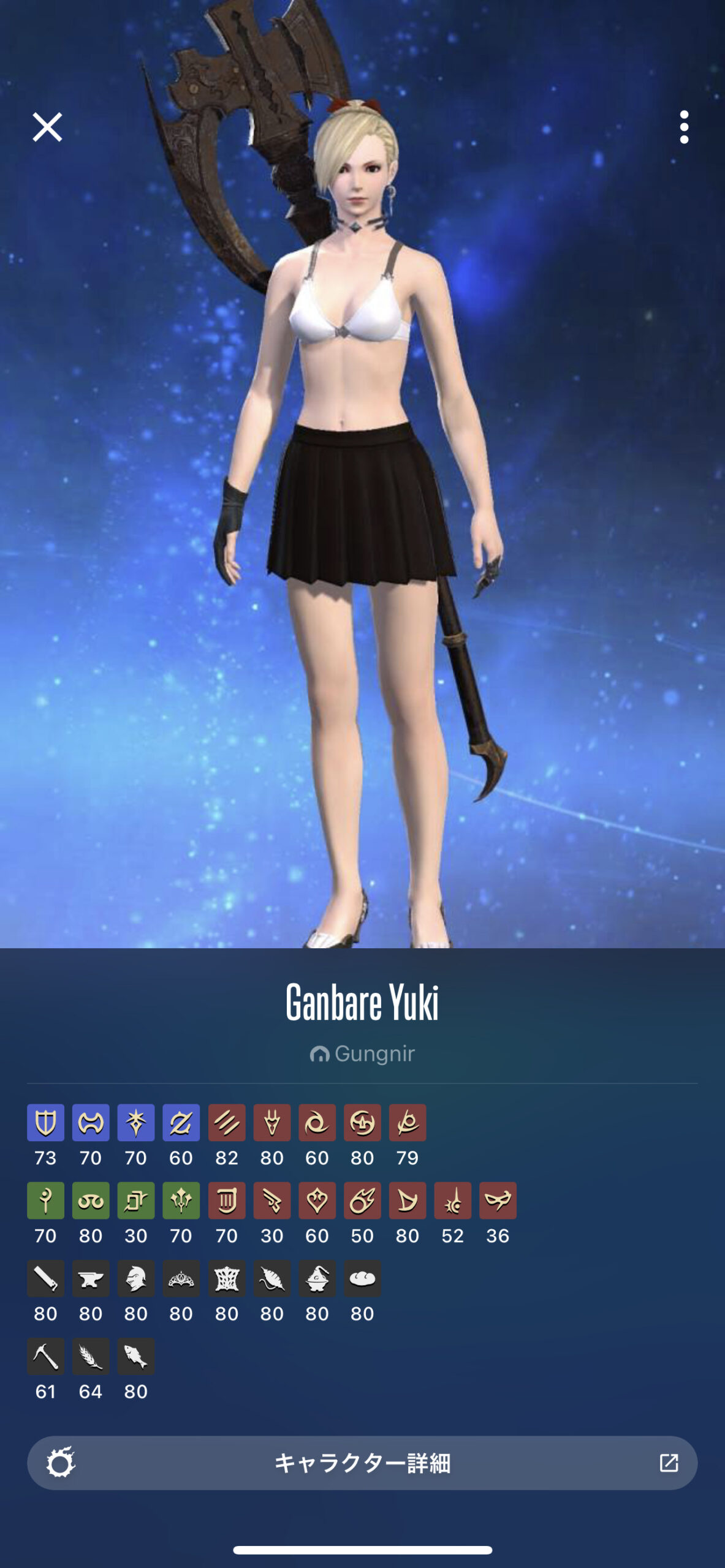Choose the Culinarian frying pan icon

click(362, 1278)
